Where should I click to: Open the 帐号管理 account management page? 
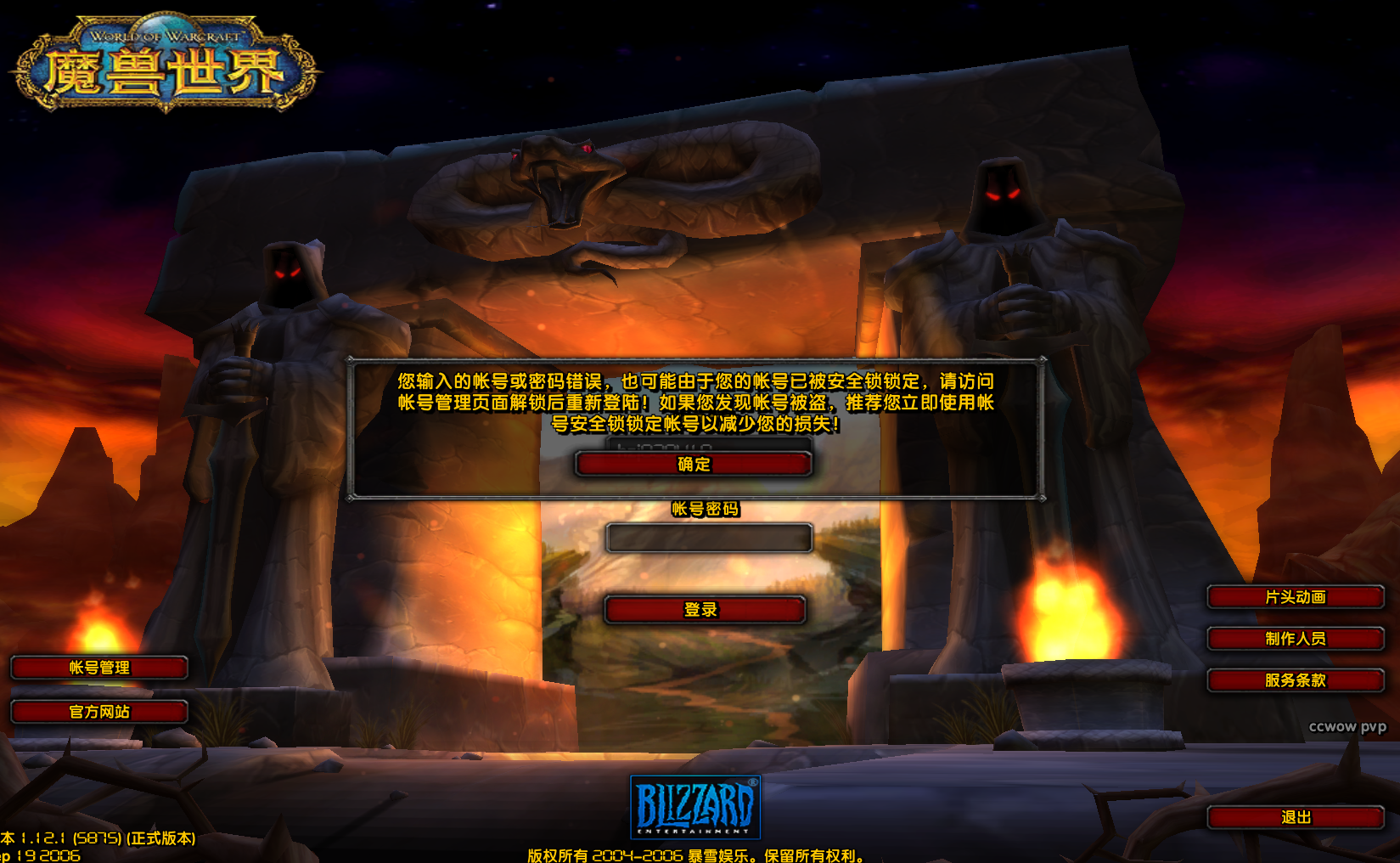click(x=98, y=668)
